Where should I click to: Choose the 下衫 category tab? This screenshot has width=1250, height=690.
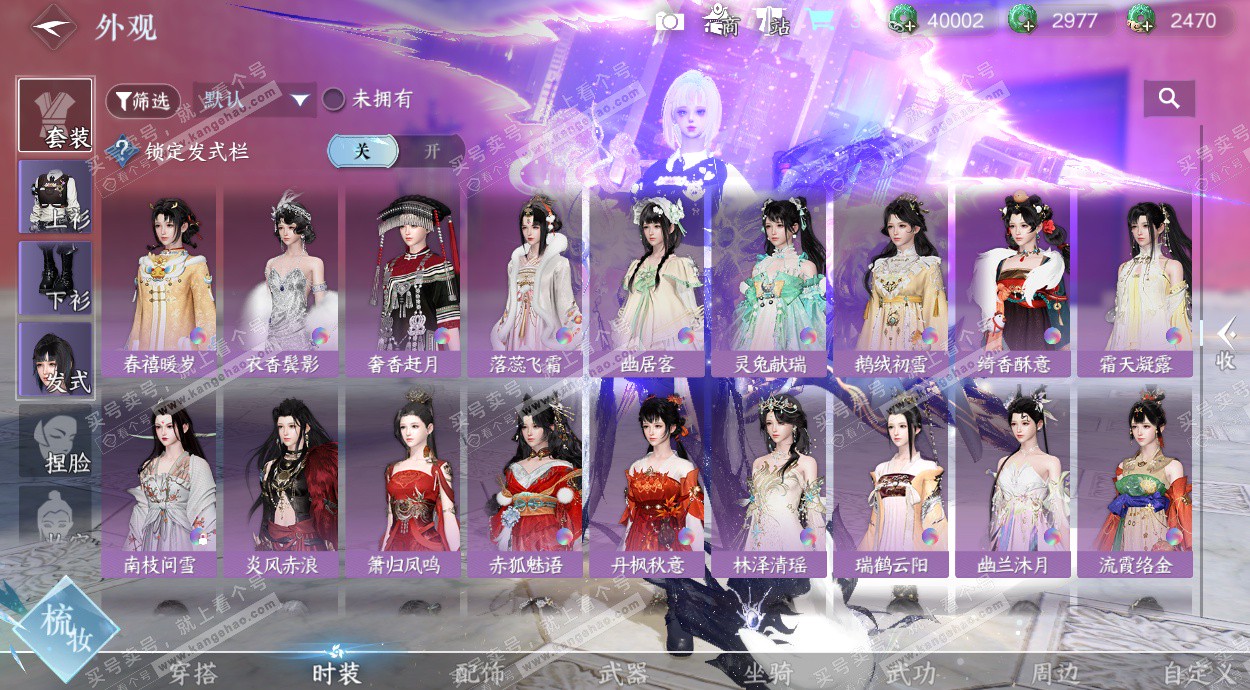pyautogui.click(x=56, y=277)
